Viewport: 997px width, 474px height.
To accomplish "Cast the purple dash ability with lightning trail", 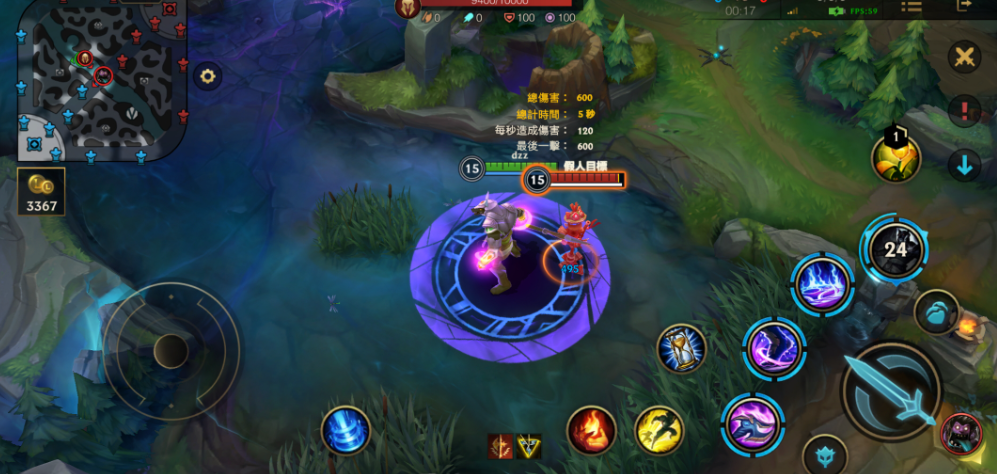I will [x=774, y=348].
